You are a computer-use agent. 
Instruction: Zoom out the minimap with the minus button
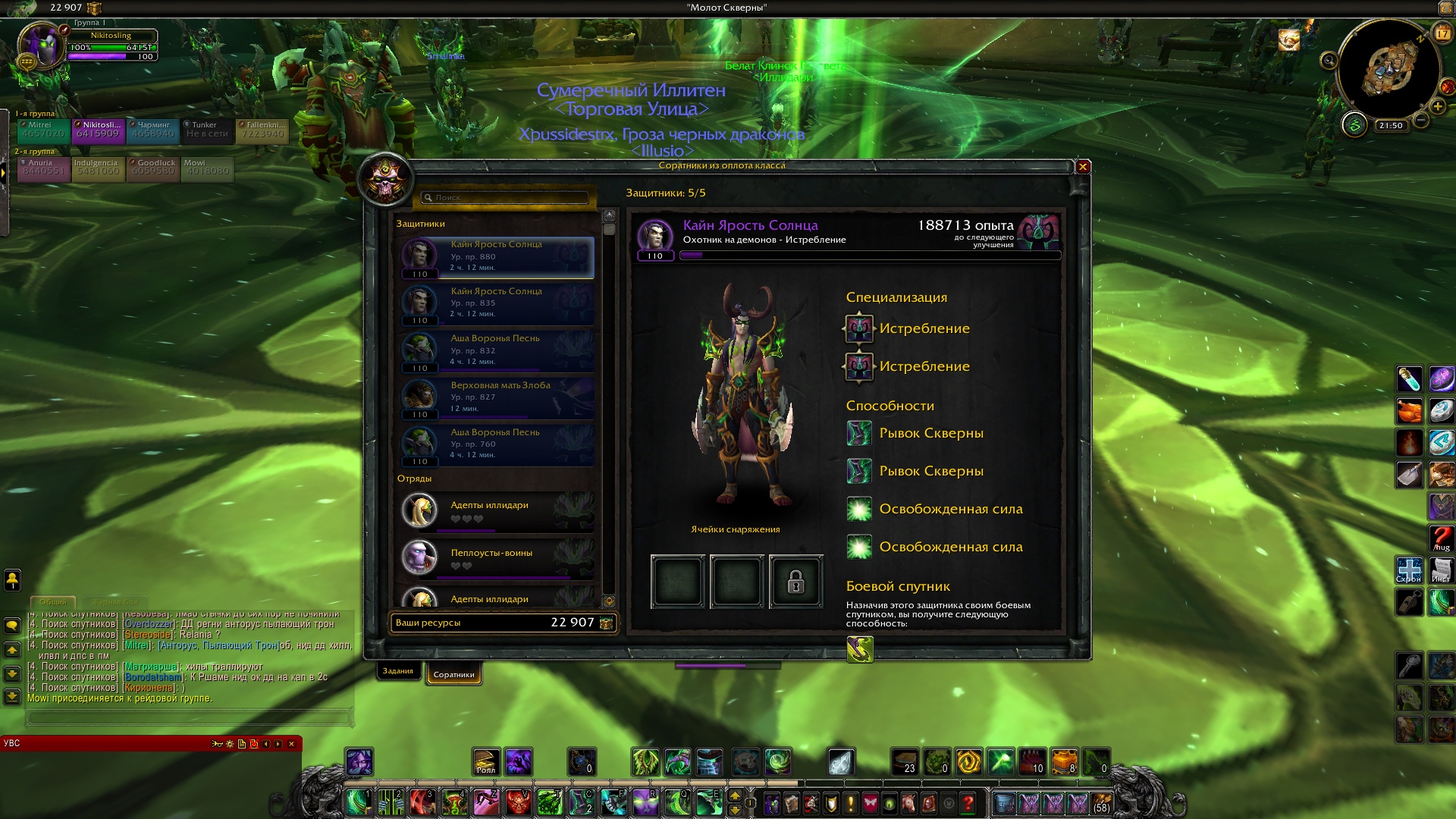[x=1422, y=121]
